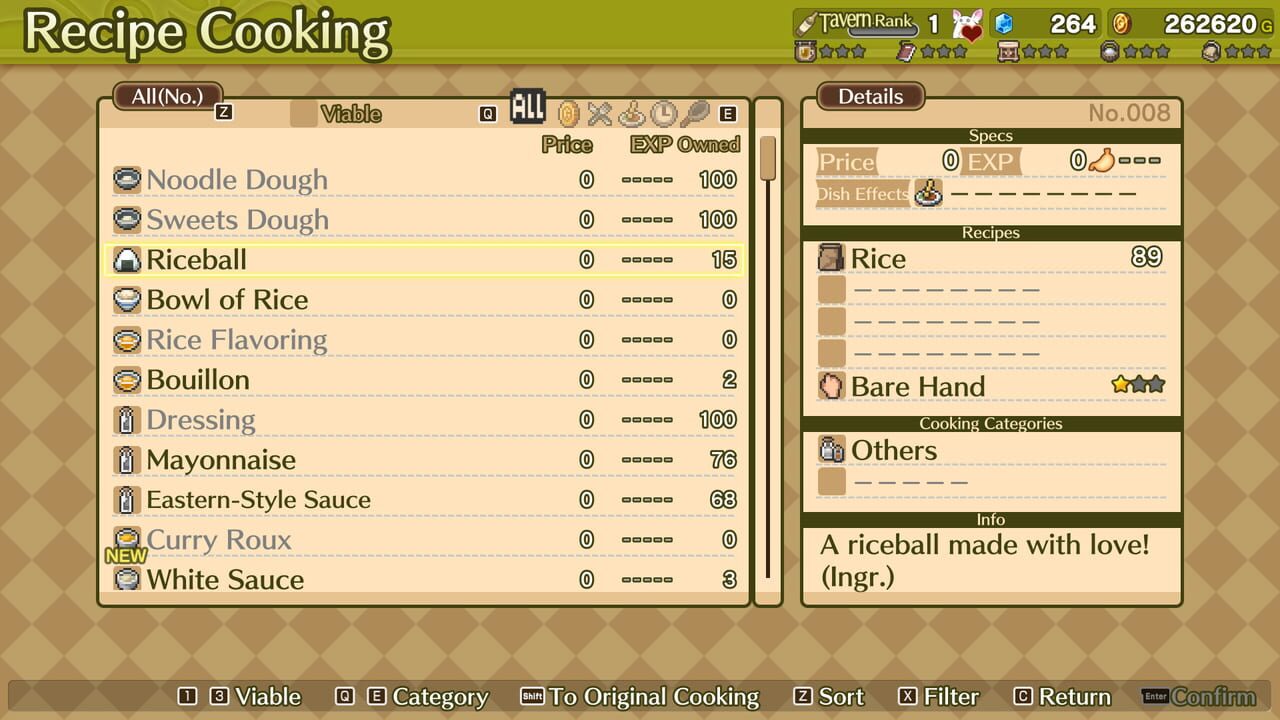The width and height of the screenshot is (1280, 720).
Task: Show the coin category recipes
Action: coord(568,113)
